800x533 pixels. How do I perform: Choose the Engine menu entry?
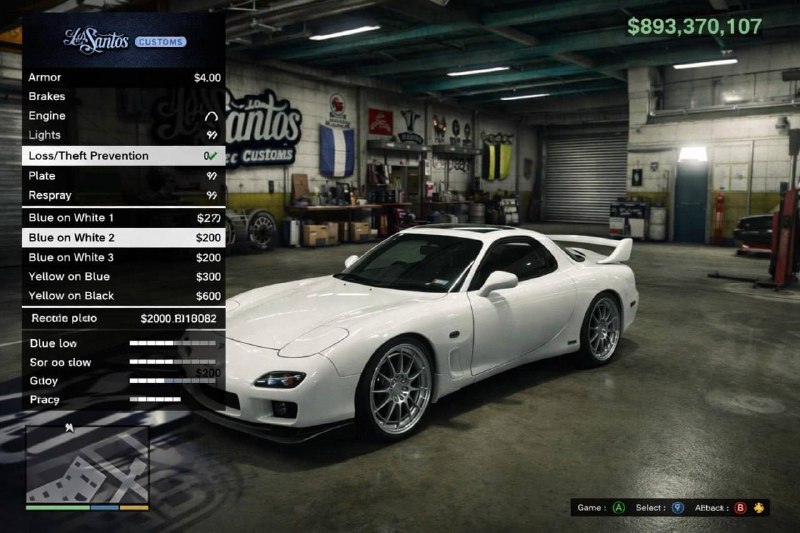click(x=123, y=116)
